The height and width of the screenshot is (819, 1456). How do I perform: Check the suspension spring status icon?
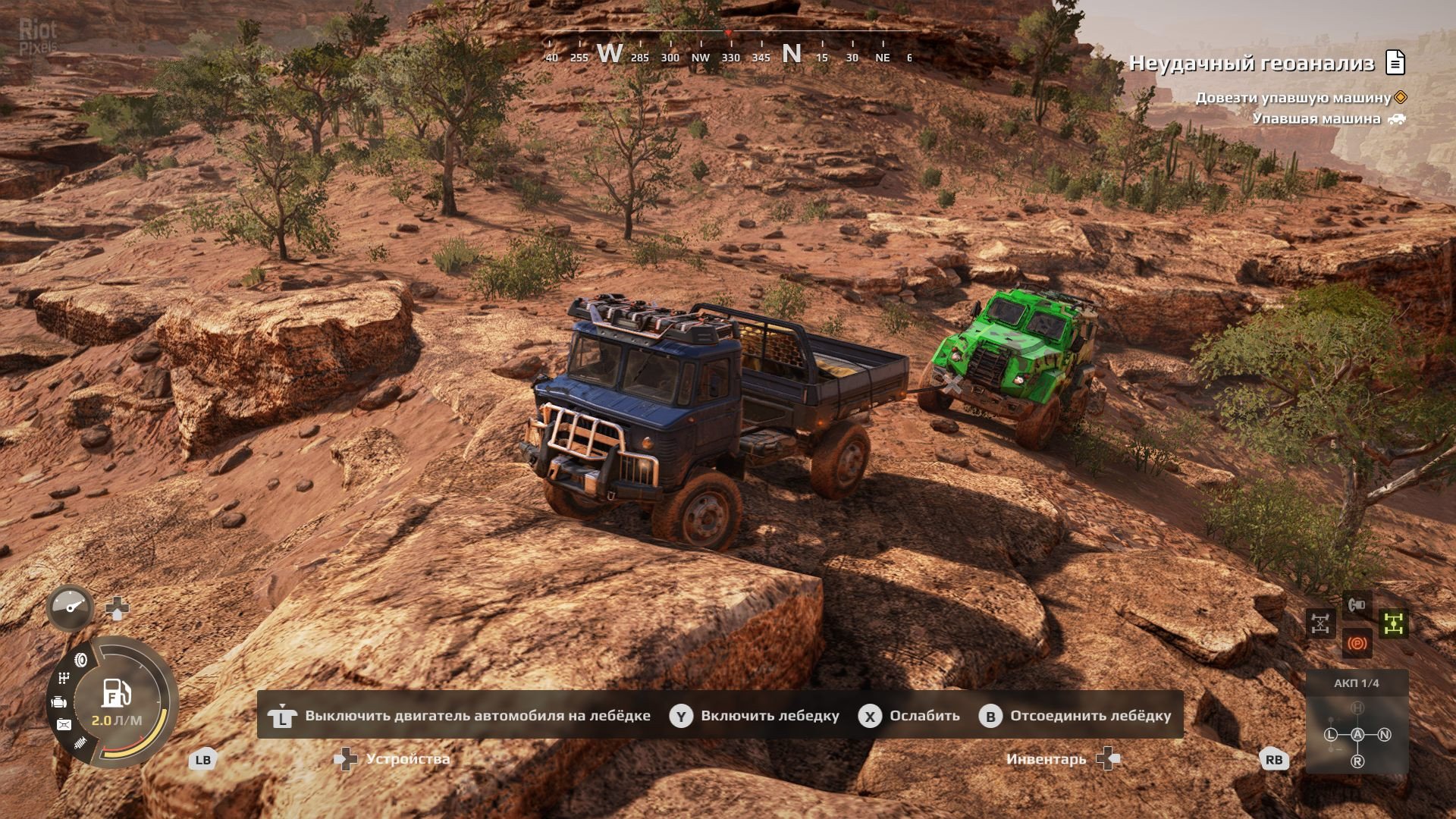tap(80, 744)
